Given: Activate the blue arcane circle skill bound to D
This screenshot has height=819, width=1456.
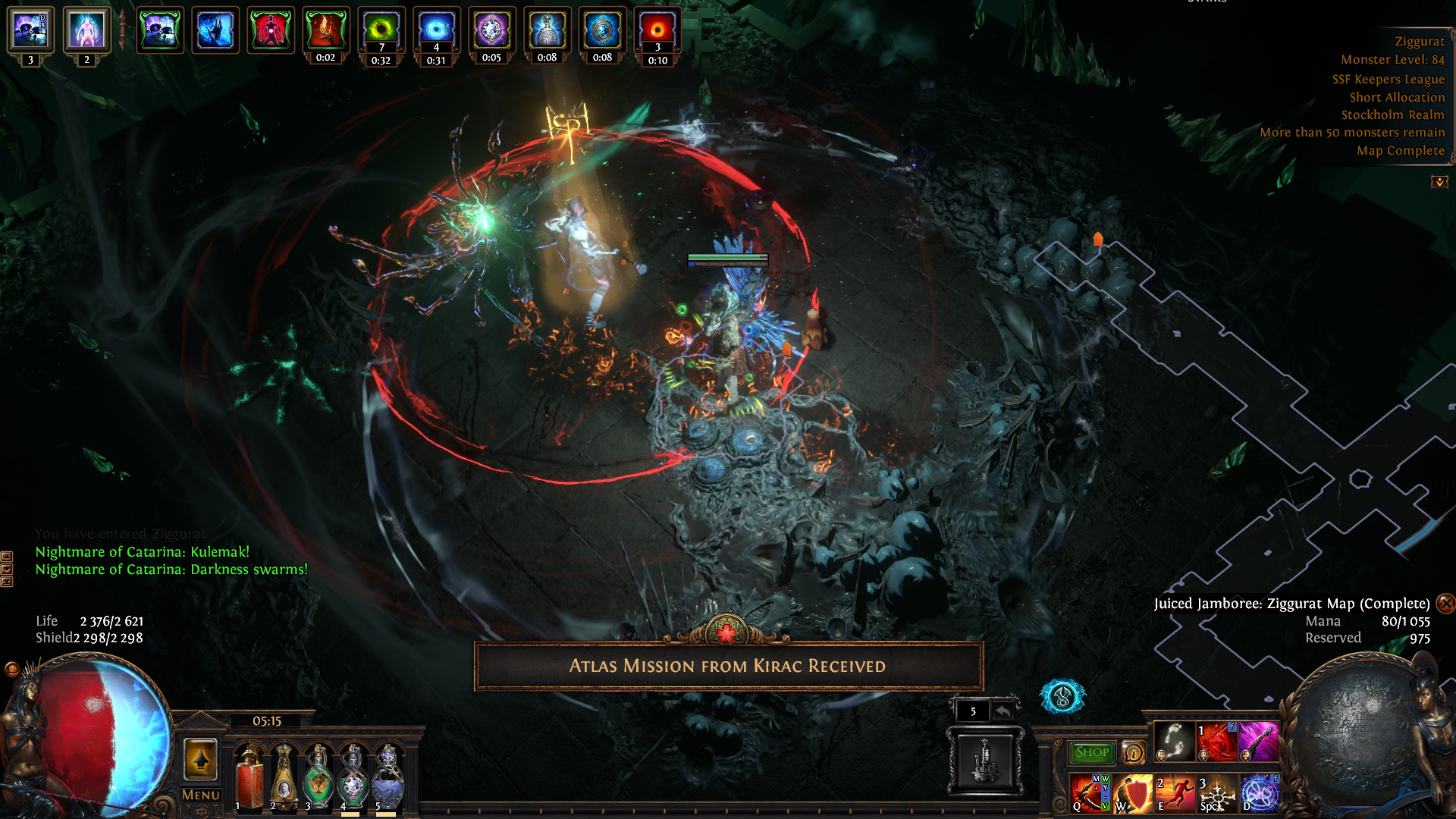Looking at the screenshot, I should [1259, 793].
